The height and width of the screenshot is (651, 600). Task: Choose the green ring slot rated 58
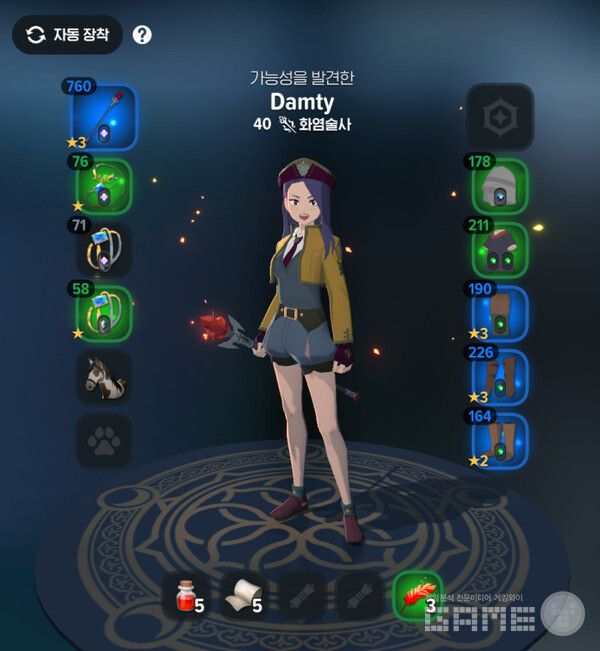tap(103, 313)
